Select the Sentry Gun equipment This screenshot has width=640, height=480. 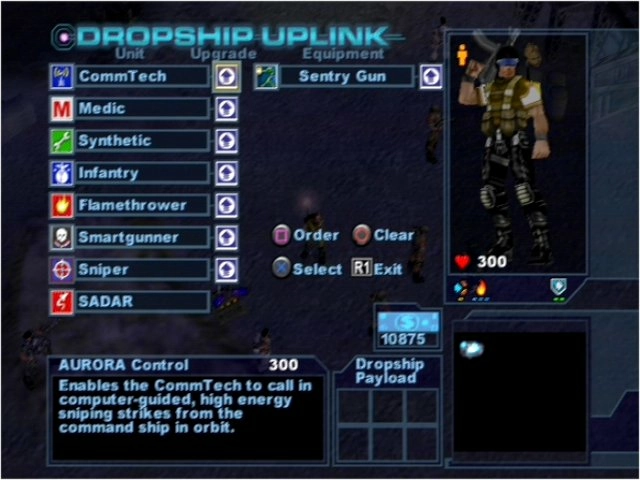click(x=342, y=76)
